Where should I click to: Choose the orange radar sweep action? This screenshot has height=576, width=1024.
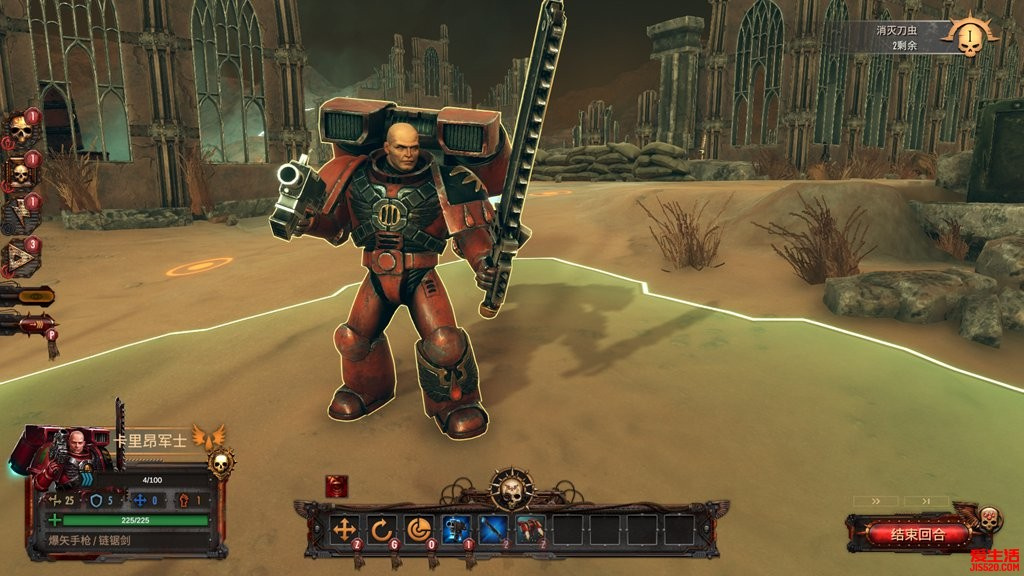pyautogui.click(x=419, y=530)
